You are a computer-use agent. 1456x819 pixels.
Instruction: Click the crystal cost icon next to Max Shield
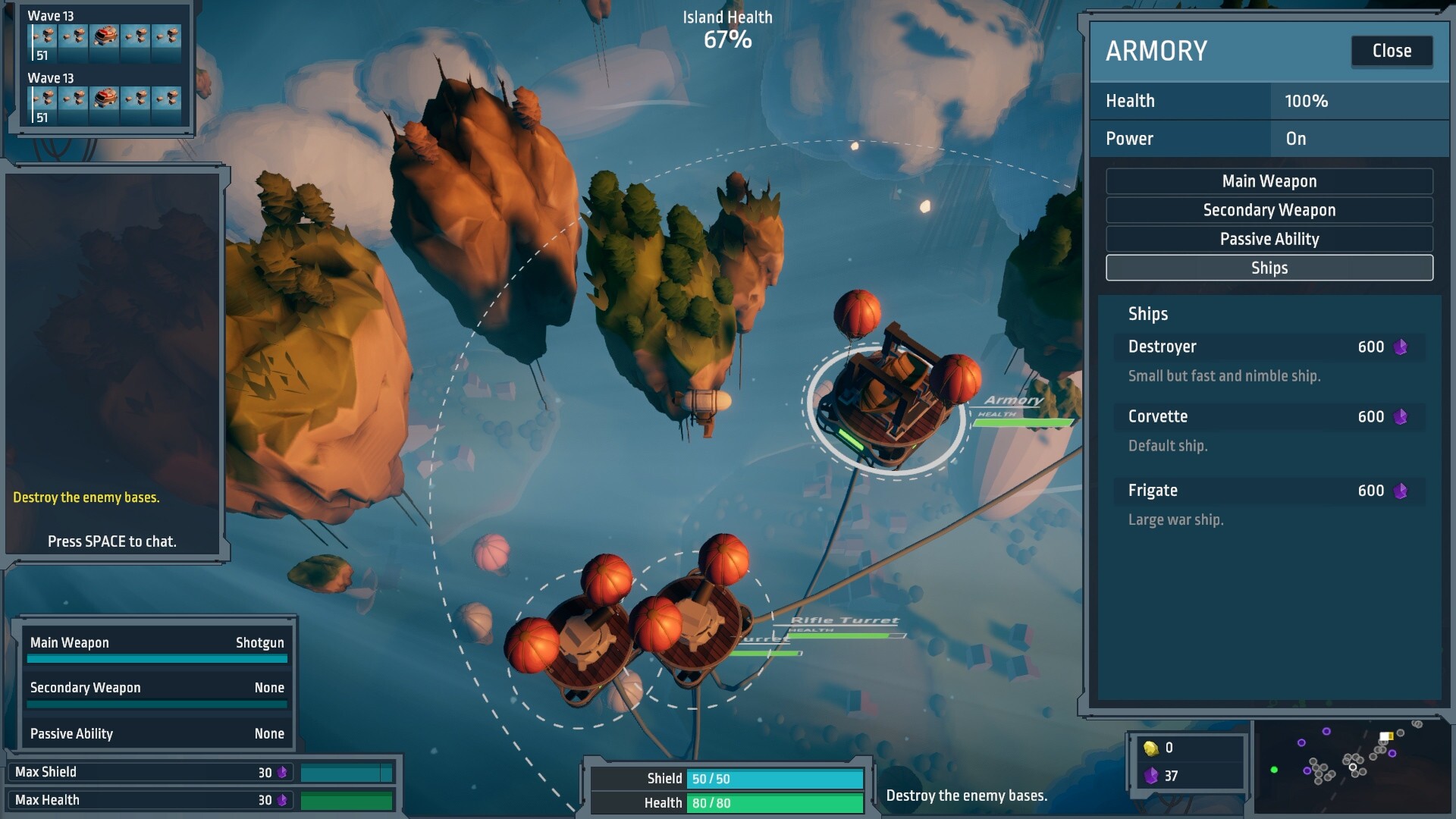coord(284,771)
